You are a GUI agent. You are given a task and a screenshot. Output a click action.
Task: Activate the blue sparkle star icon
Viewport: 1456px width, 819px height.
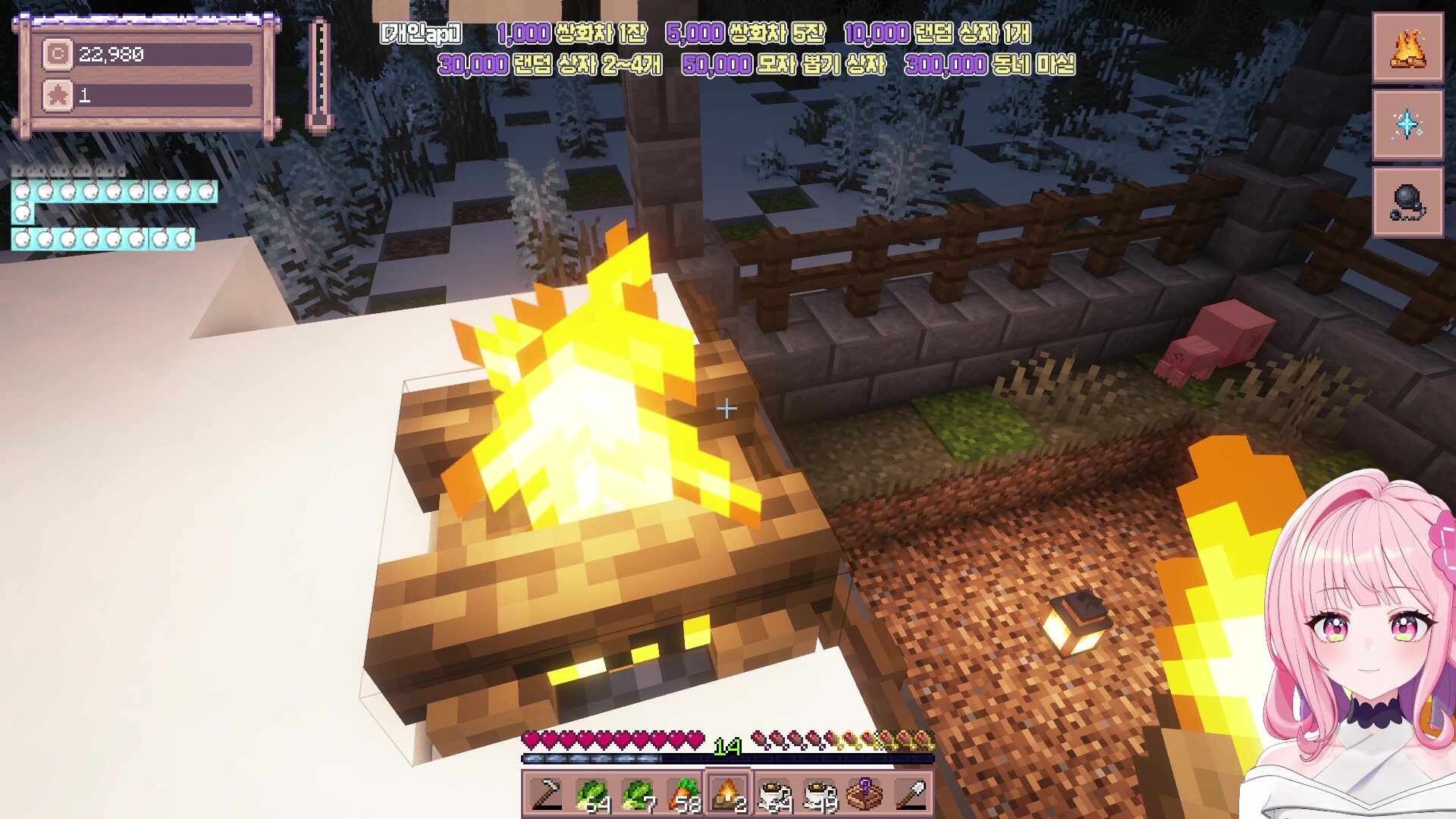(x=1407, y=124)
